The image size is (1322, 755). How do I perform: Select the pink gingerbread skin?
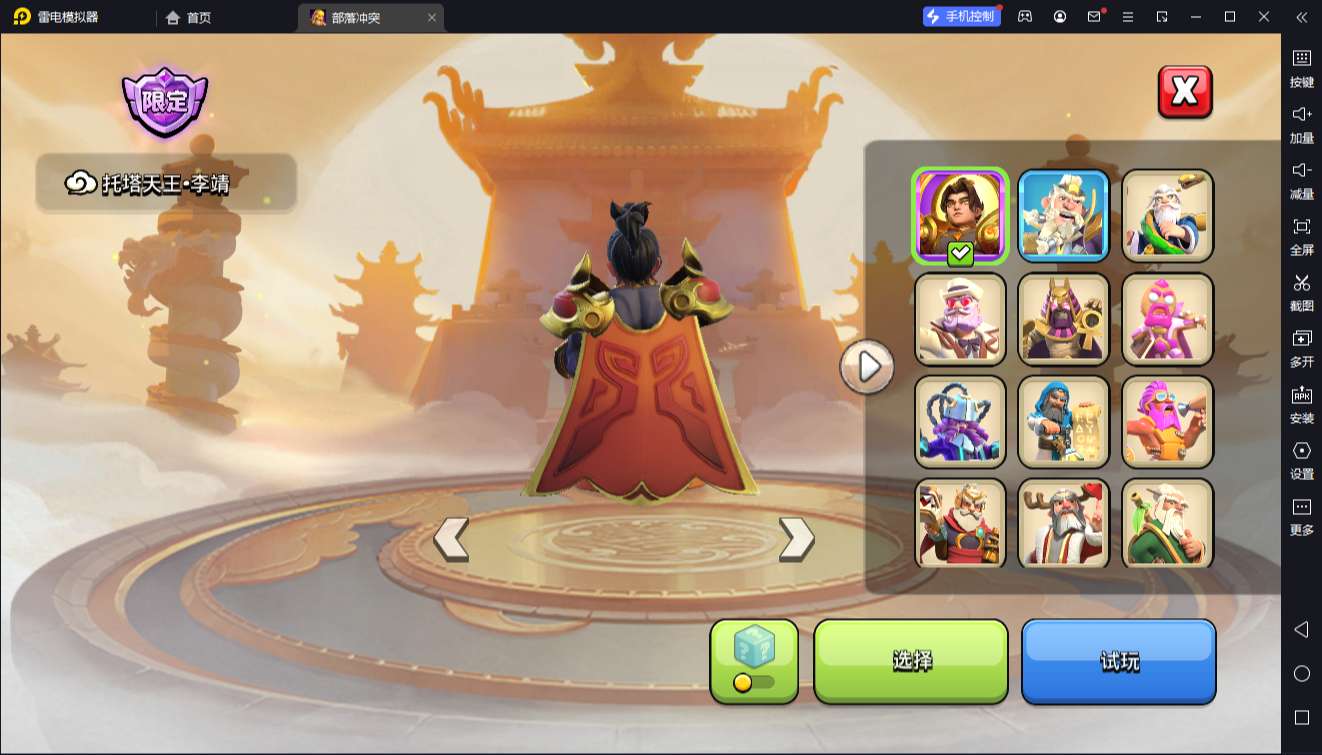[1167, 319]
